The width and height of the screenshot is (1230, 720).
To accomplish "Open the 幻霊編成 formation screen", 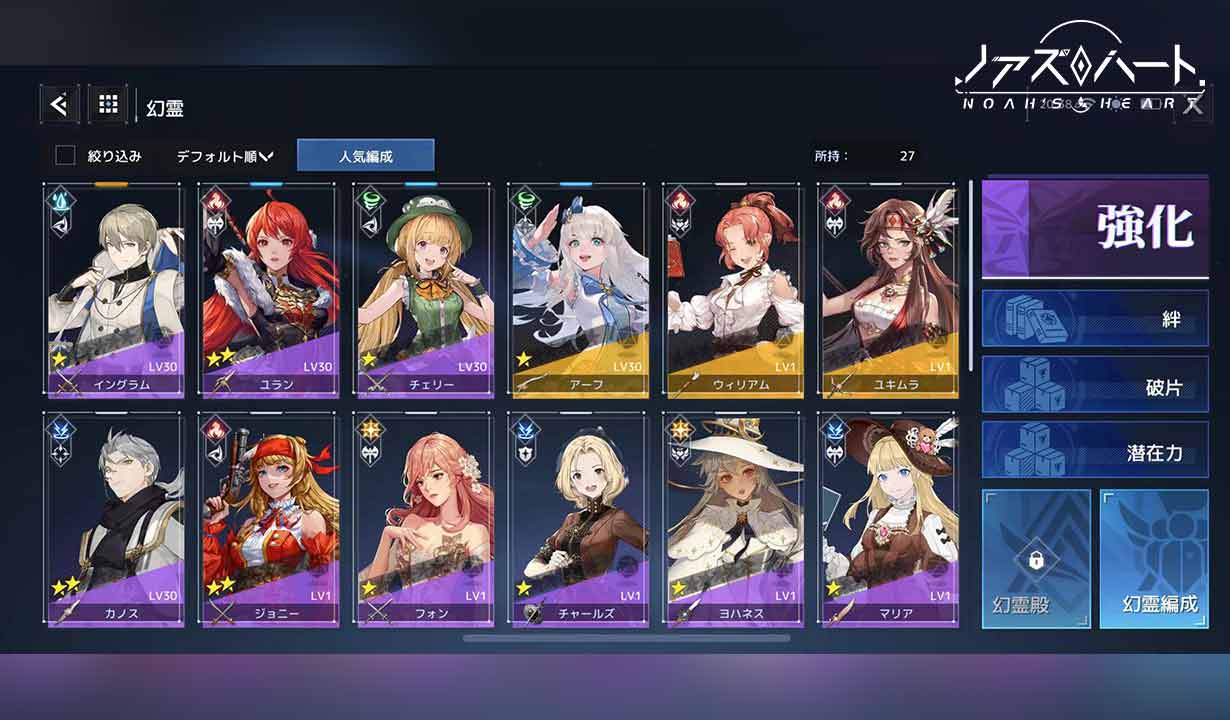I will [1153, 558].
